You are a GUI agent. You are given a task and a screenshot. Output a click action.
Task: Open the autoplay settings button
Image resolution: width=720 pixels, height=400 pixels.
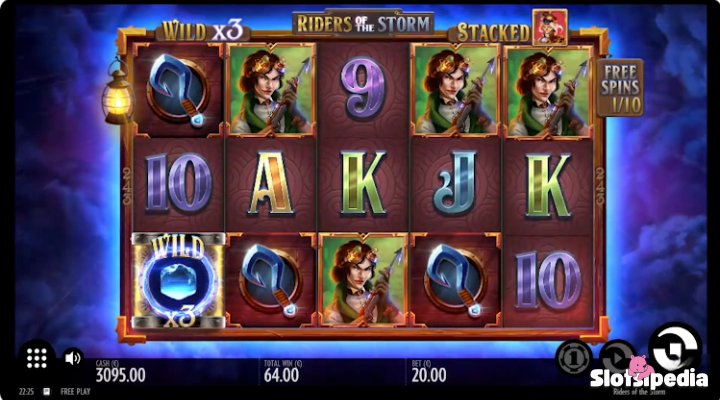pos(618,357)
